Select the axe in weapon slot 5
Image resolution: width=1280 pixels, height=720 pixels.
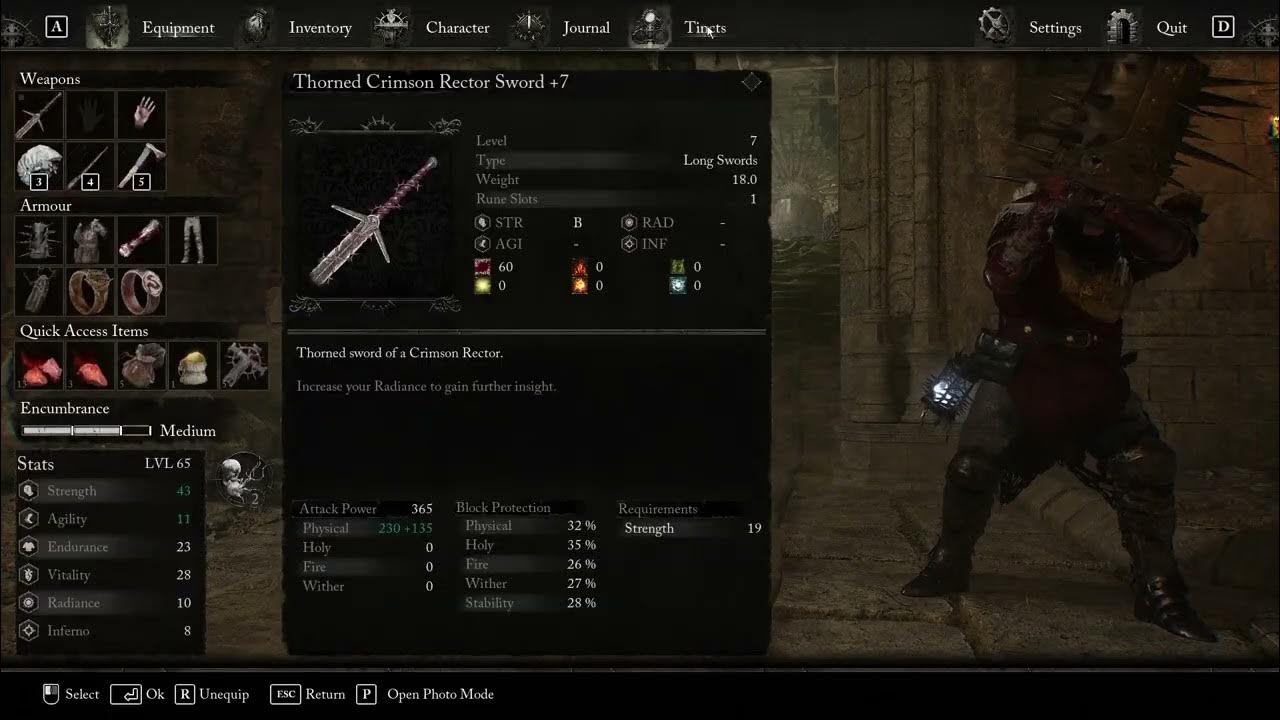(x=141, y=166)
